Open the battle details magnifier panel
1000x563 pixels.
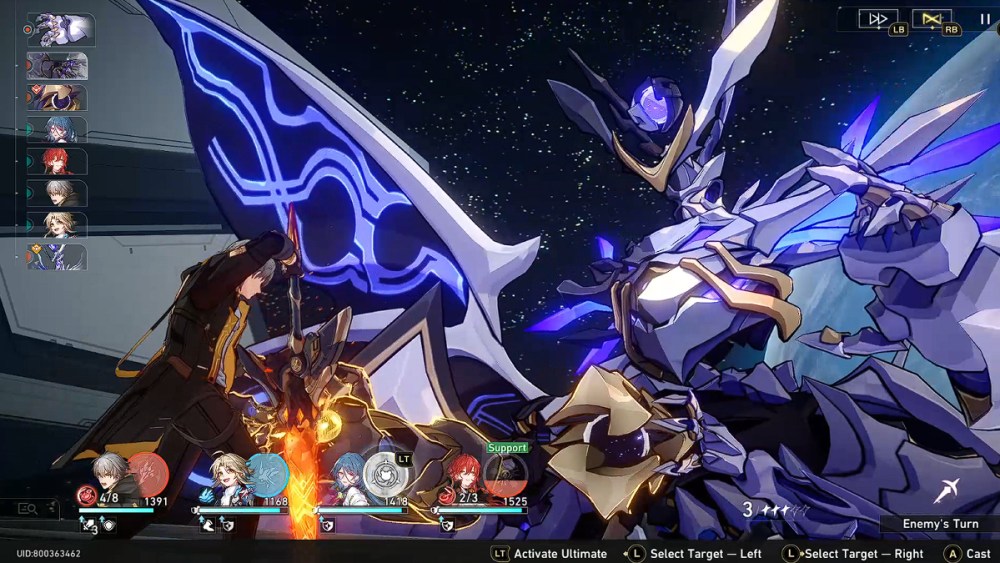tap(28, 508)
